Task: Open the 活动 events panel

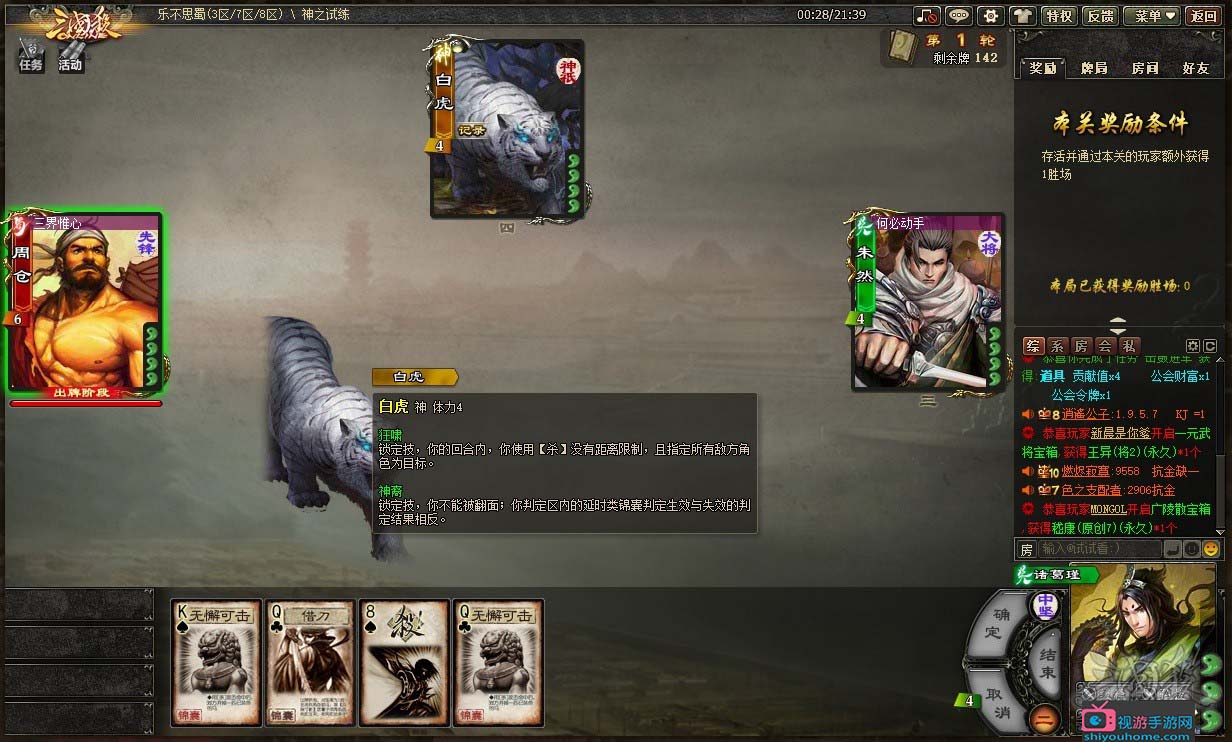Action: coord(70,55)
